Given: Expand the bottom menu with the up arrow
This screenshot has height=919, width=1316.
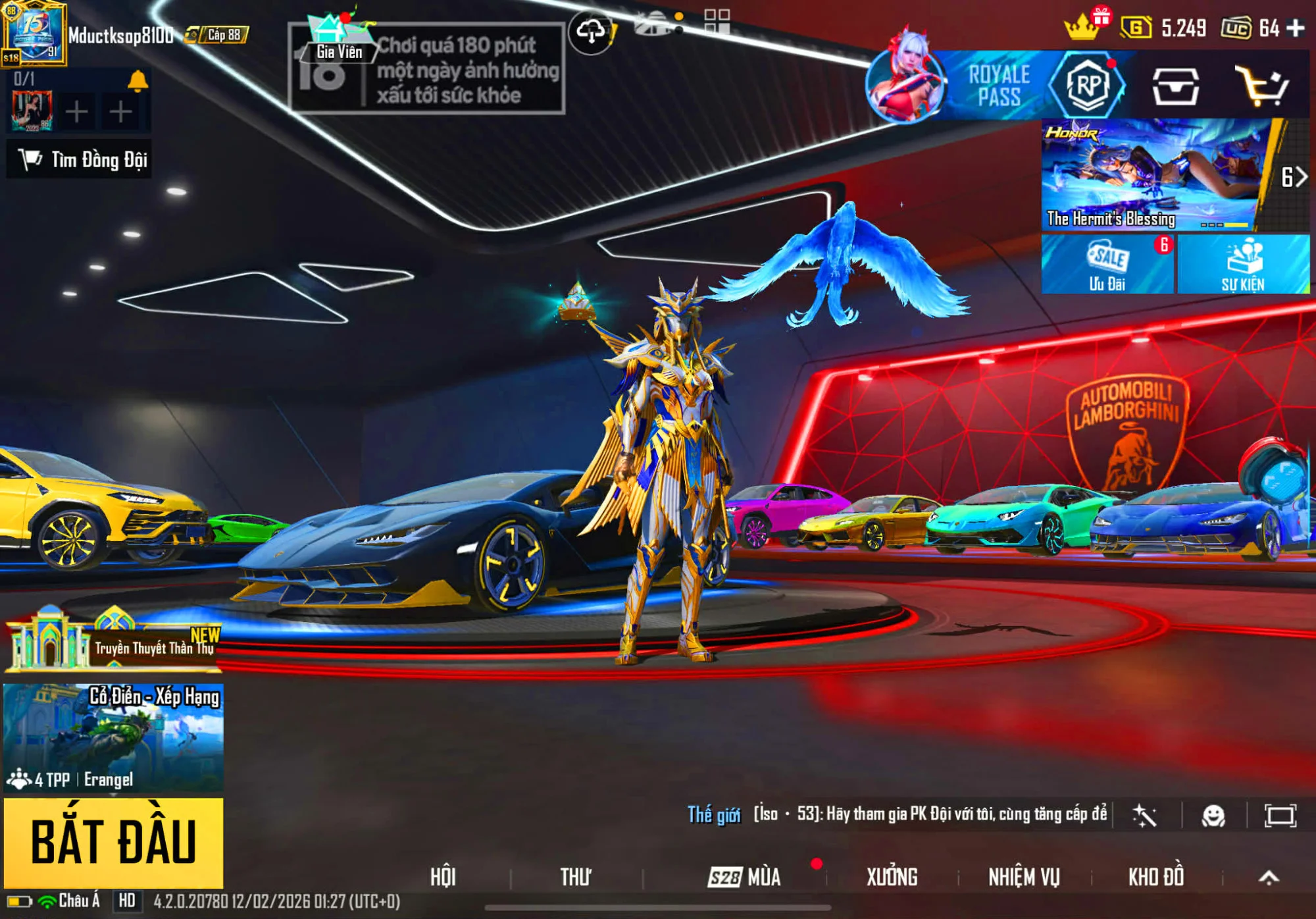Looking at the screenshot, I should [x=1269, y=877].
